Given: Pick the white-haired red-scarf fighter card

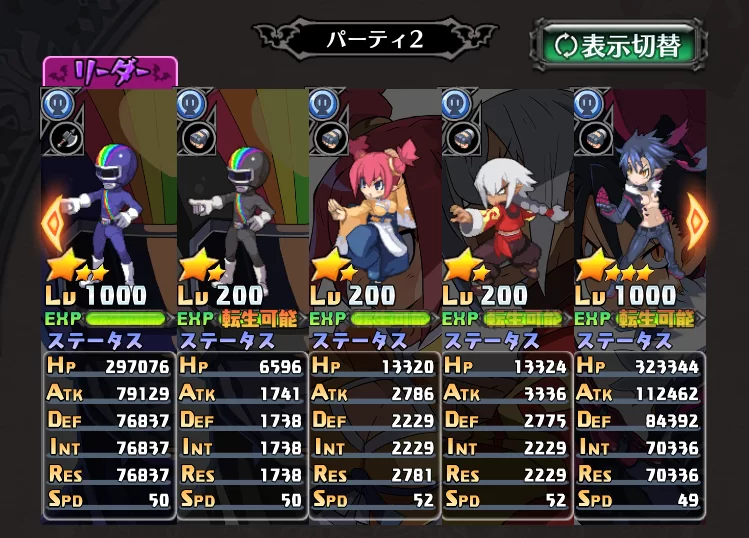Looking at the screenshot, I should point(506,200).
